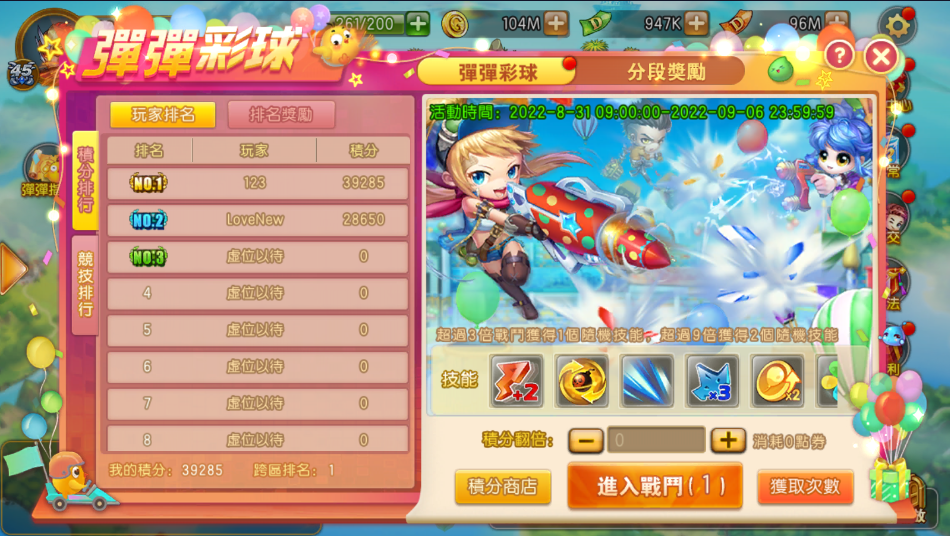This screenshot has height=536, width=950.
Task: View rank NO.1 player 123 row
Action: (258, 183)
